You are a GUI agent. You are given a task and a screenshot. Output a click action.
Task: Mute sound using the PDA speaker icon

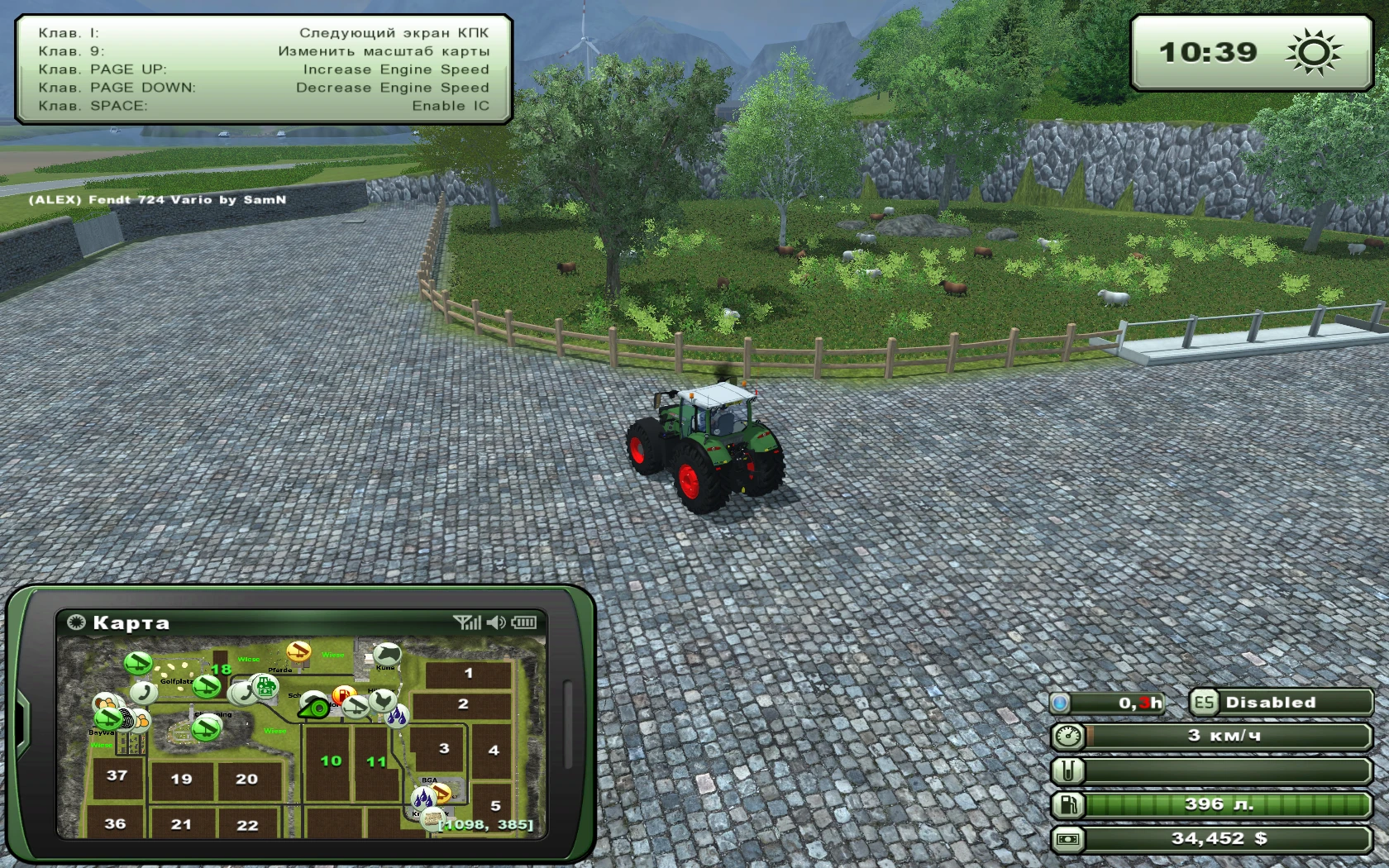(x=497, y=622)
